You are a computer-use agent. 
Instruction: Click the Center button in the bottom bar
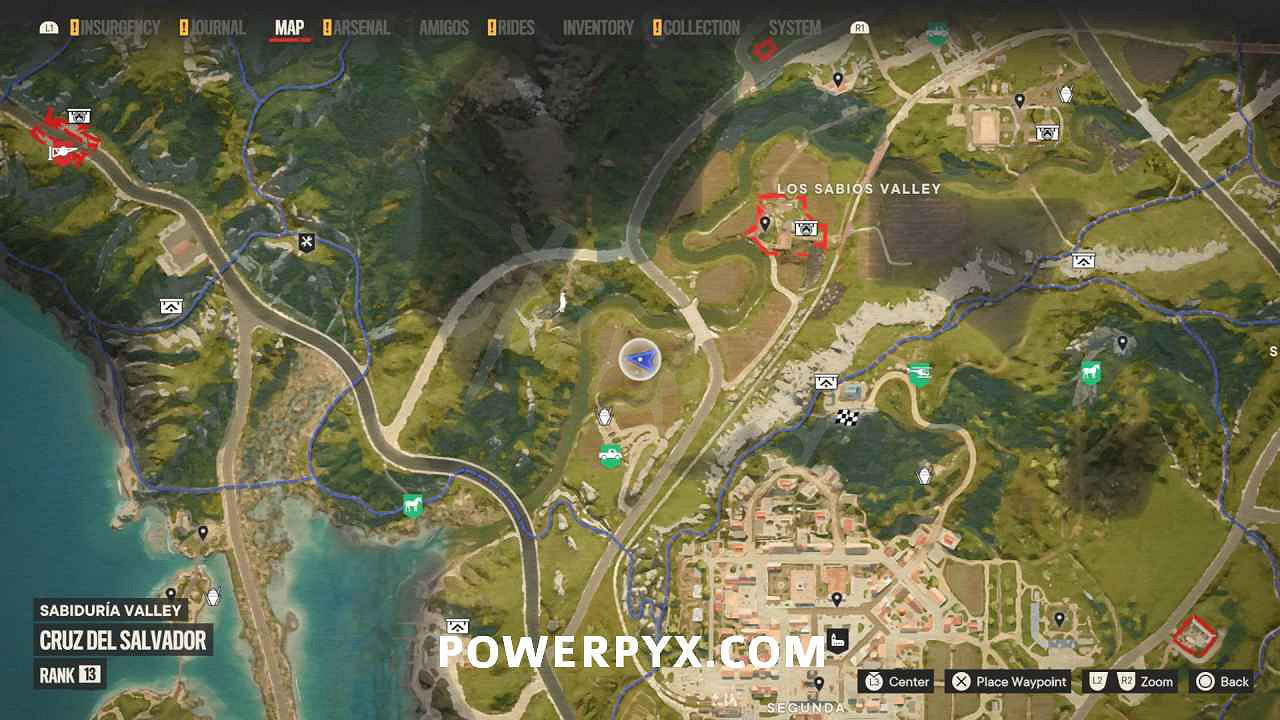point(897,682)
